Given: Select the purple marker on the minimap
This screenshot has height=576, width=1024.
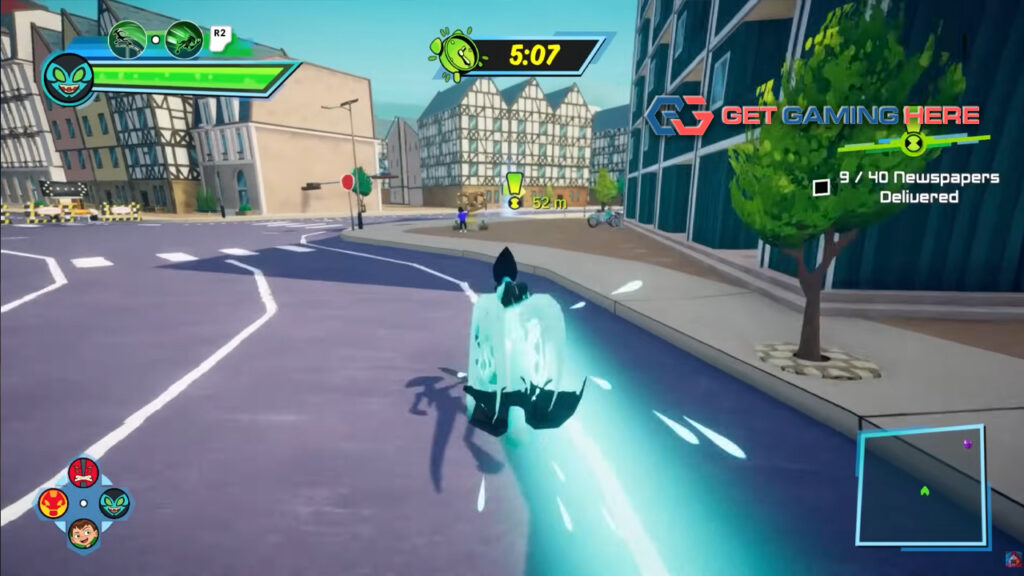Looking at the screenshot, I should [x=967, y=443].
